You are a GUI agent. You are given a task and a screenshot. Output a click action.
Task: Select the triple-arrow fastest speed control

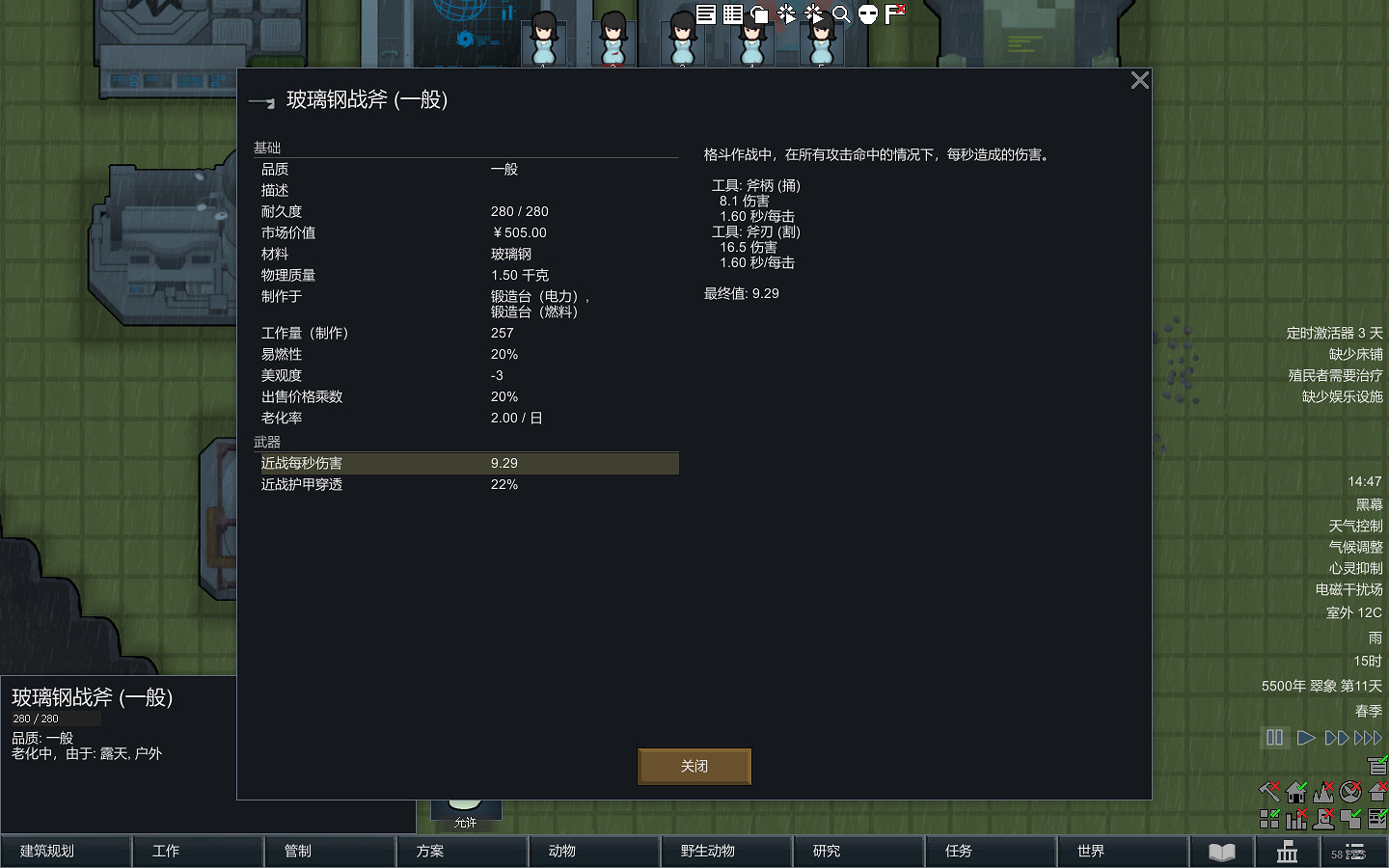[x=1369, y=737]
